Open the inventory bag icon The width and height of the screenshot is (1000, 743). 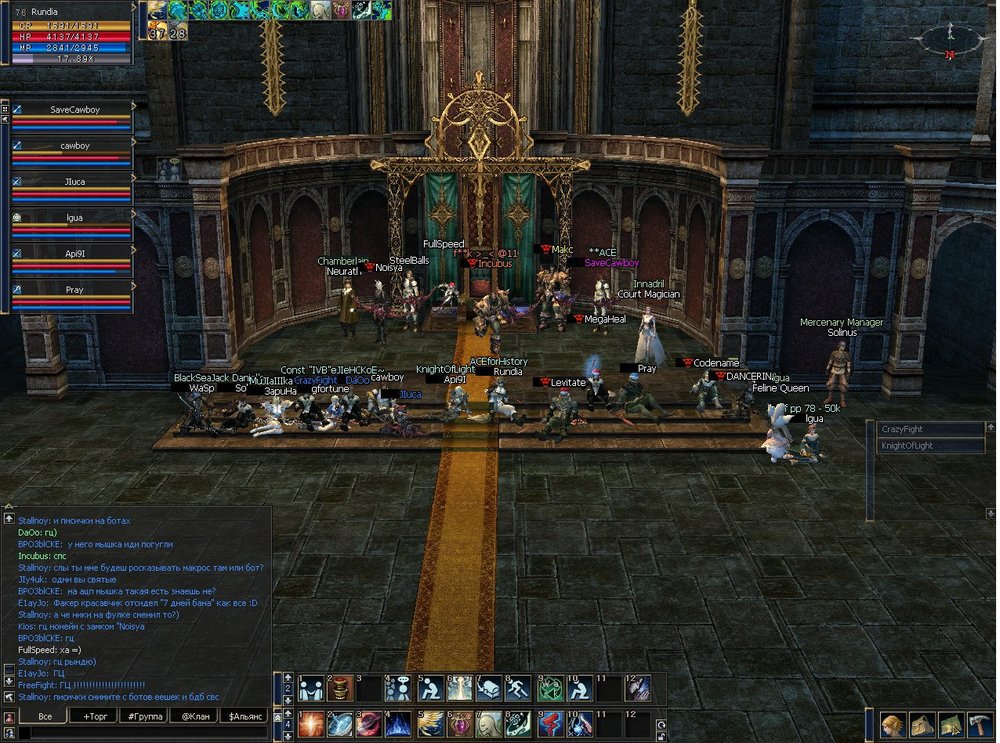920,725
